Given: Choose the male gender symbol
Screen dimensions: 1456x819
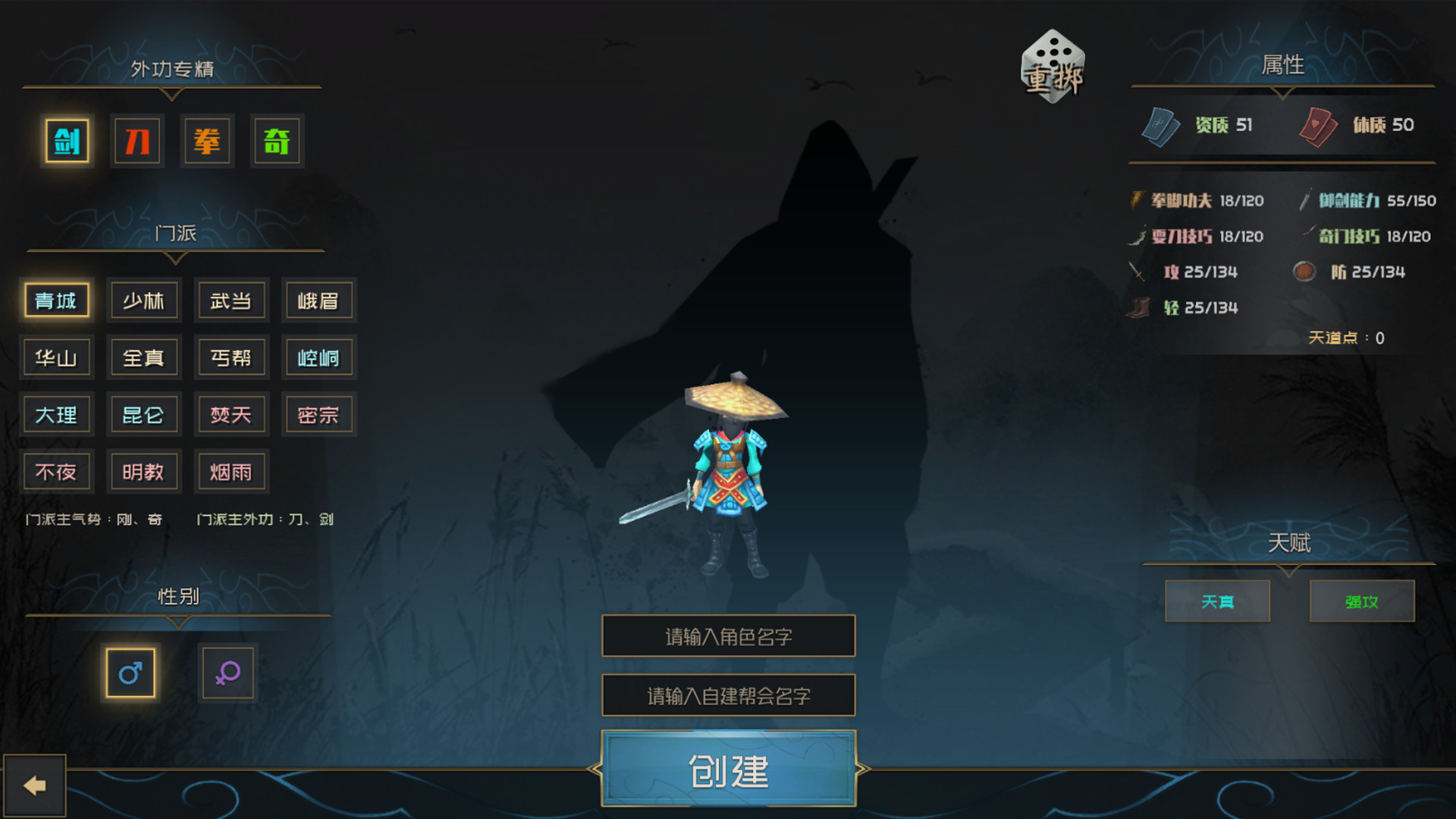Looking at the screenshot, I should [130, 673].
